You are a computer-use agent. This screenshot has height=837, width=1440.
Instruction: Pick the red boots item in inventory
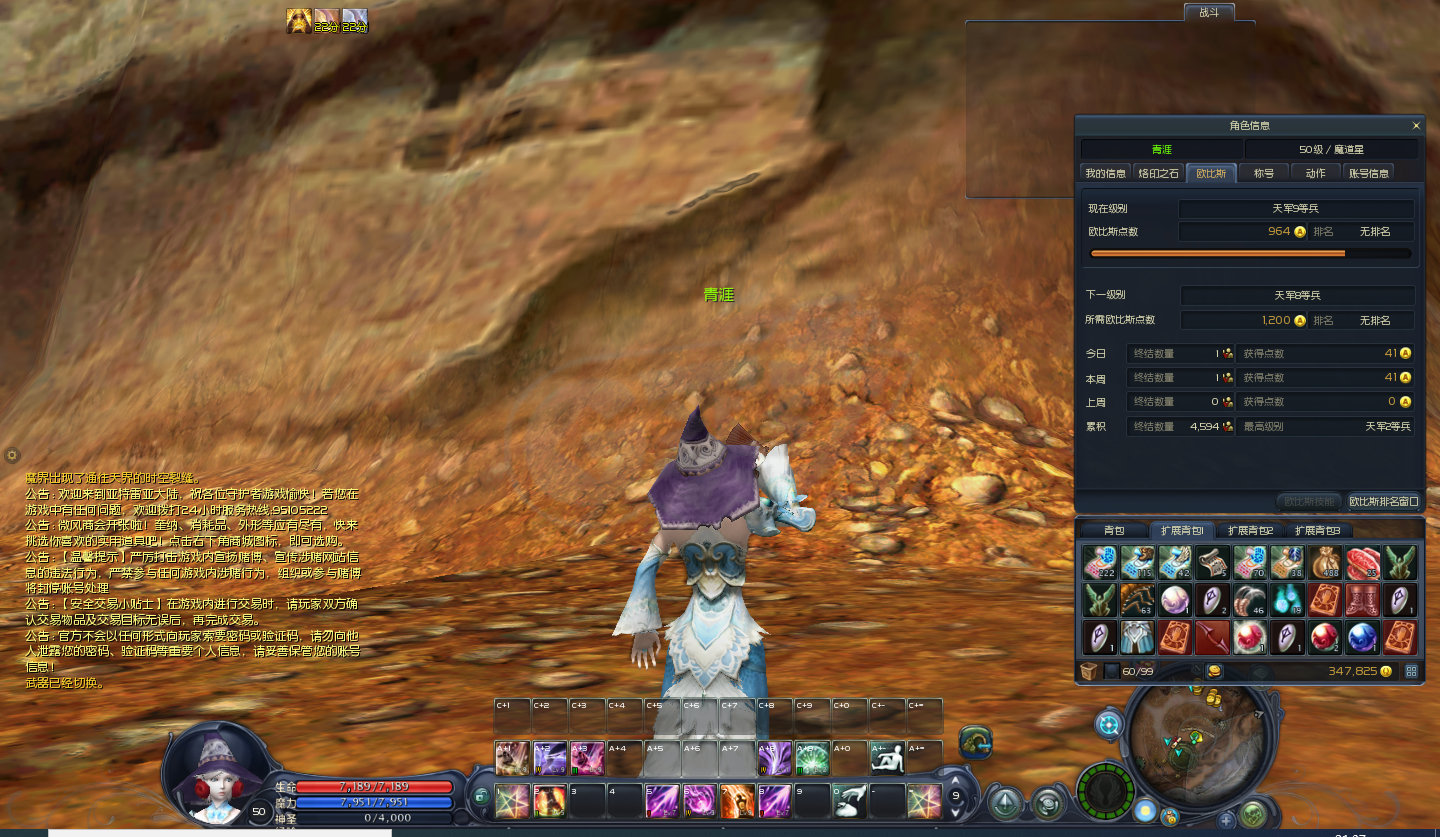[1362, 600]
